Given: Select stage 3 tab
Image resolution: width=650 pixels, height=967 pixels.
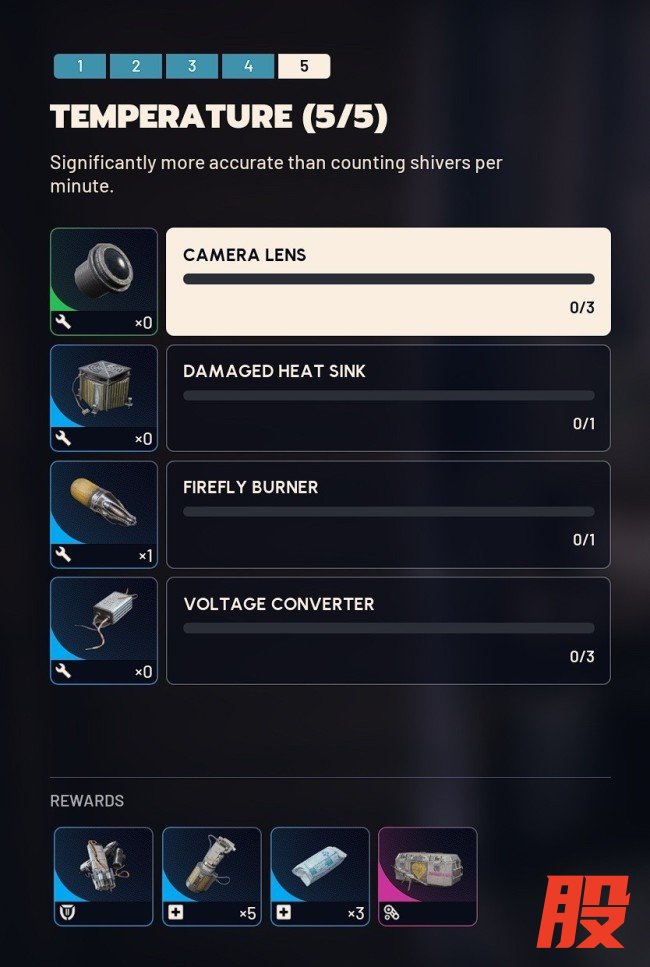Looking at the screenshot, I should [x=191, y=67].
